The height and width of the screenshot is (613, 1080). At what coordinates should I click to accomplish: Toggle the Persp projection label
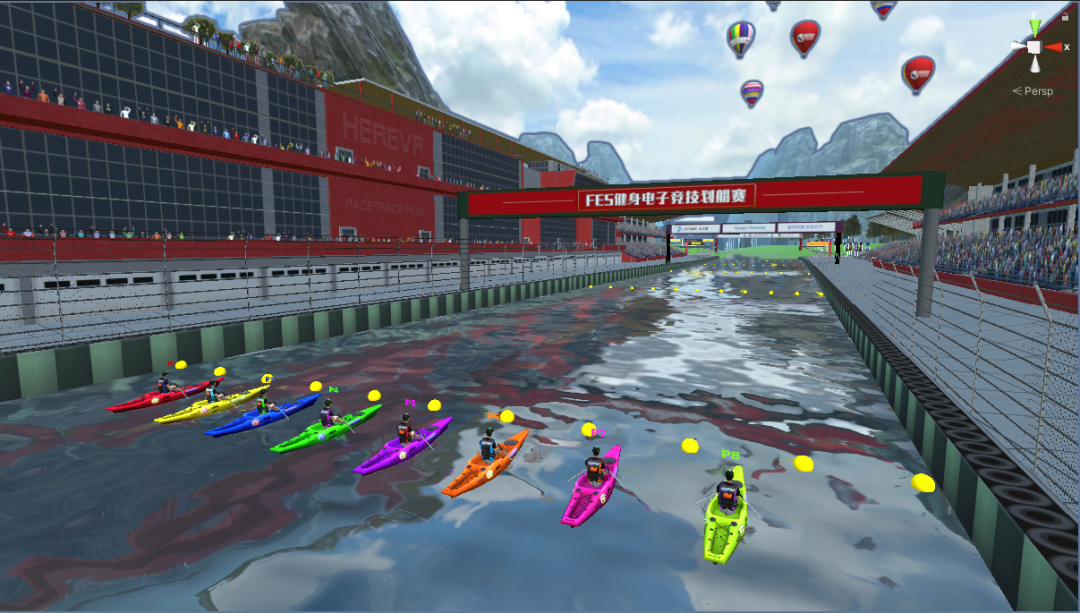point(1034,91)
